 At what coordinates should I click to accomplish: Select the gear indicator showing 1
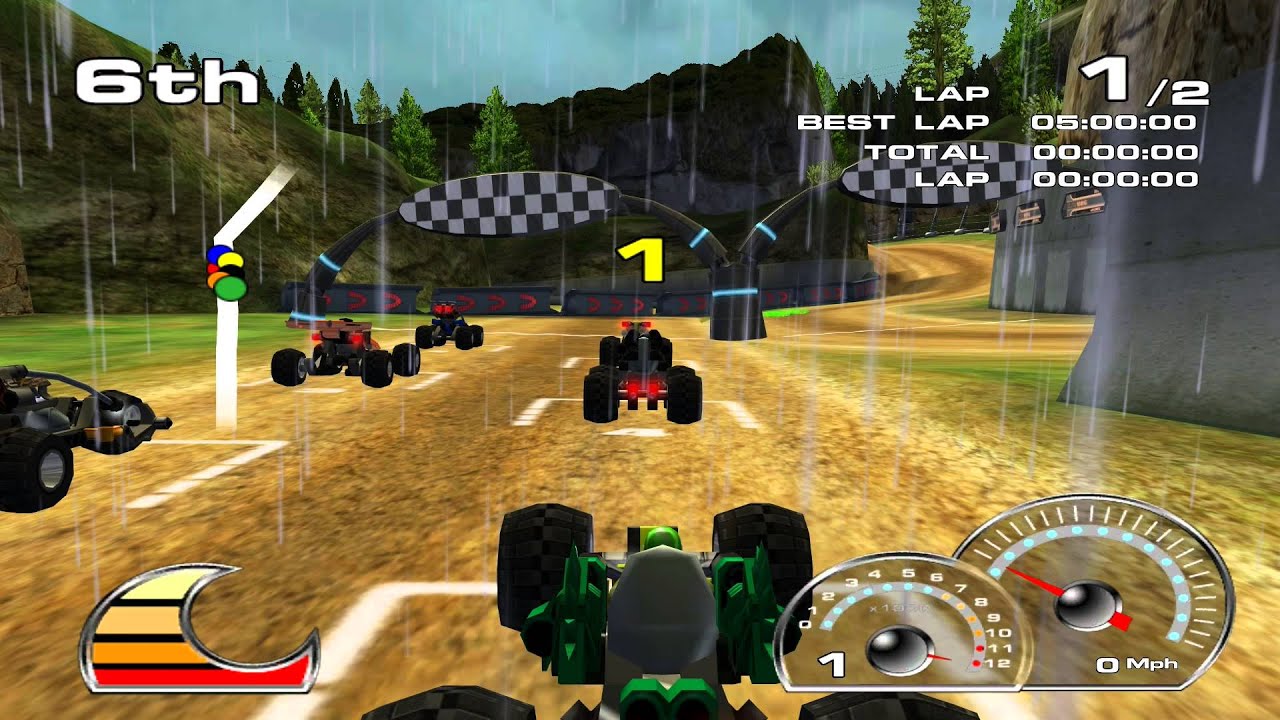click(830, 663)
